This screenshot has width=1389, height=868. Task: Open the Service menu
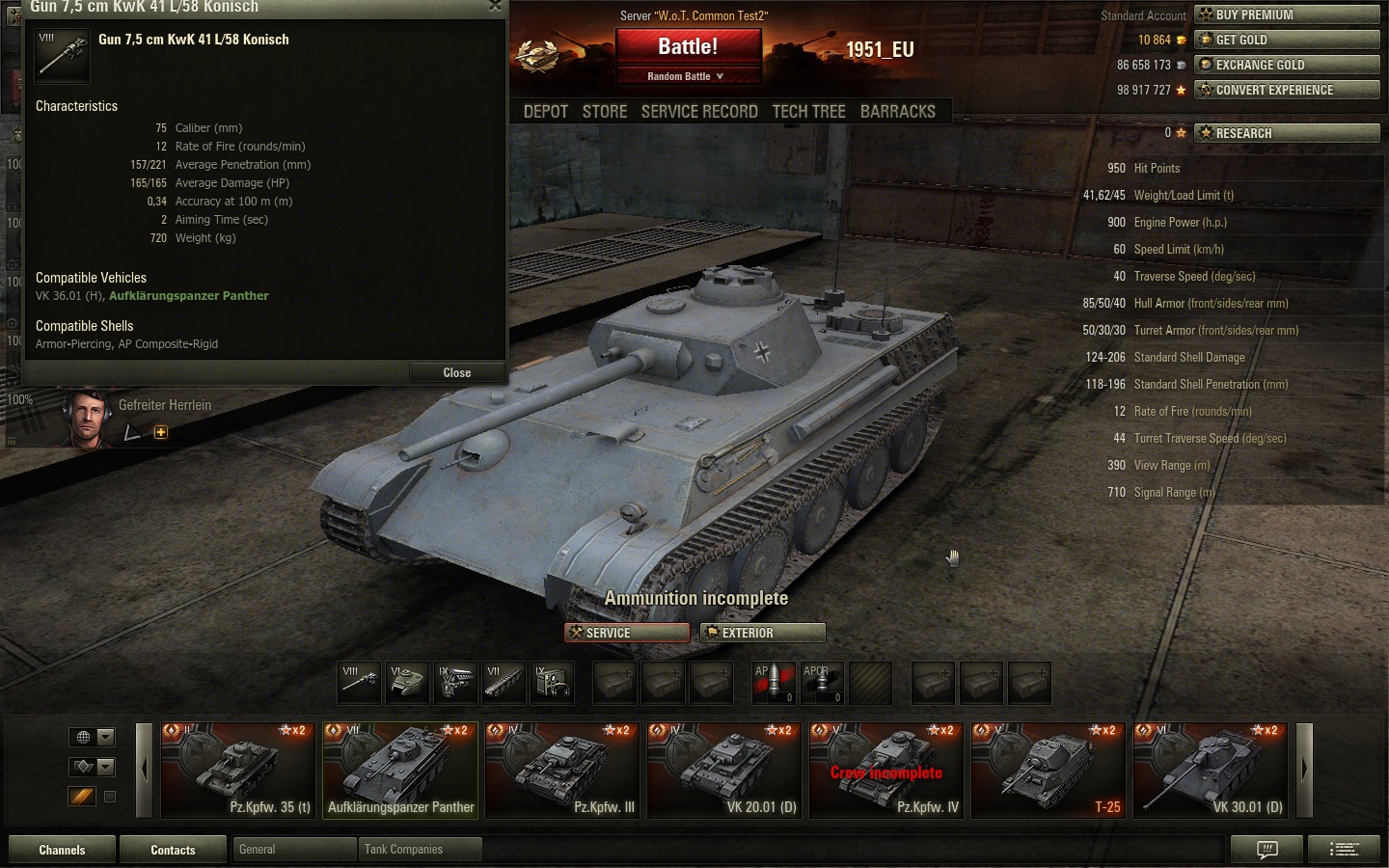627,633
